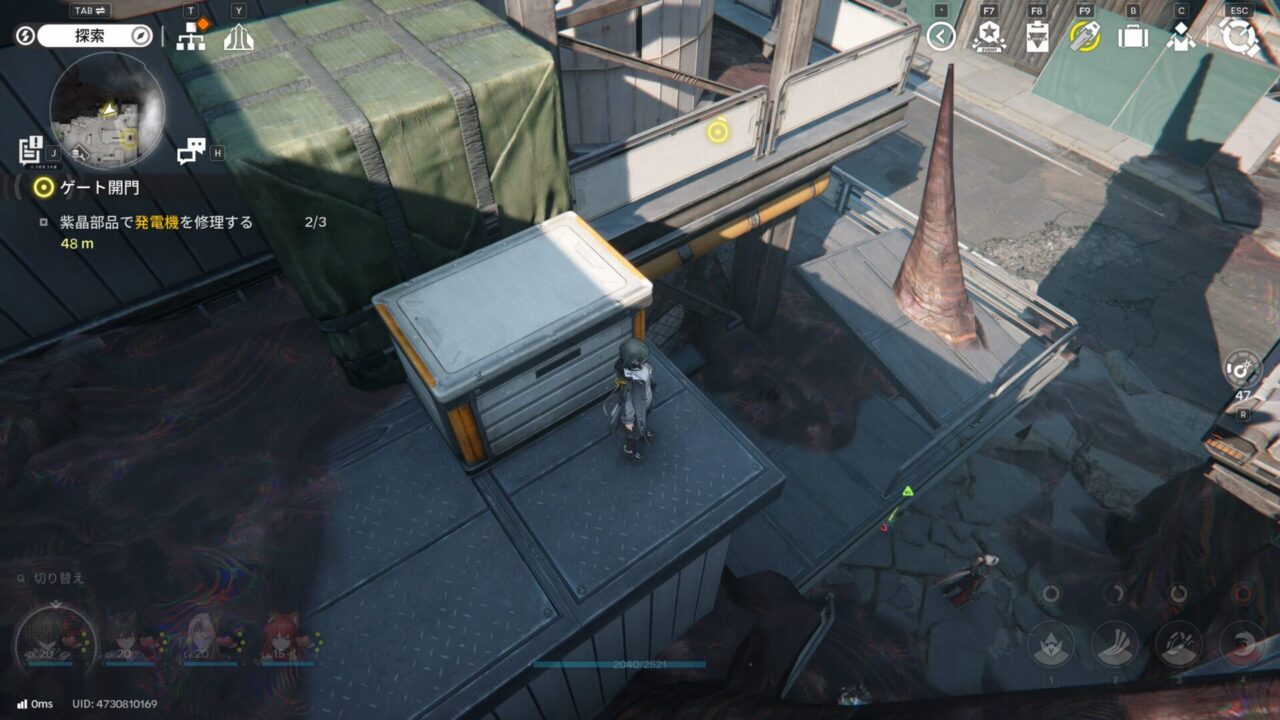Open the briefcase backpack inventory
This screenshot has width=1280, height=720.
[1132, 37]
